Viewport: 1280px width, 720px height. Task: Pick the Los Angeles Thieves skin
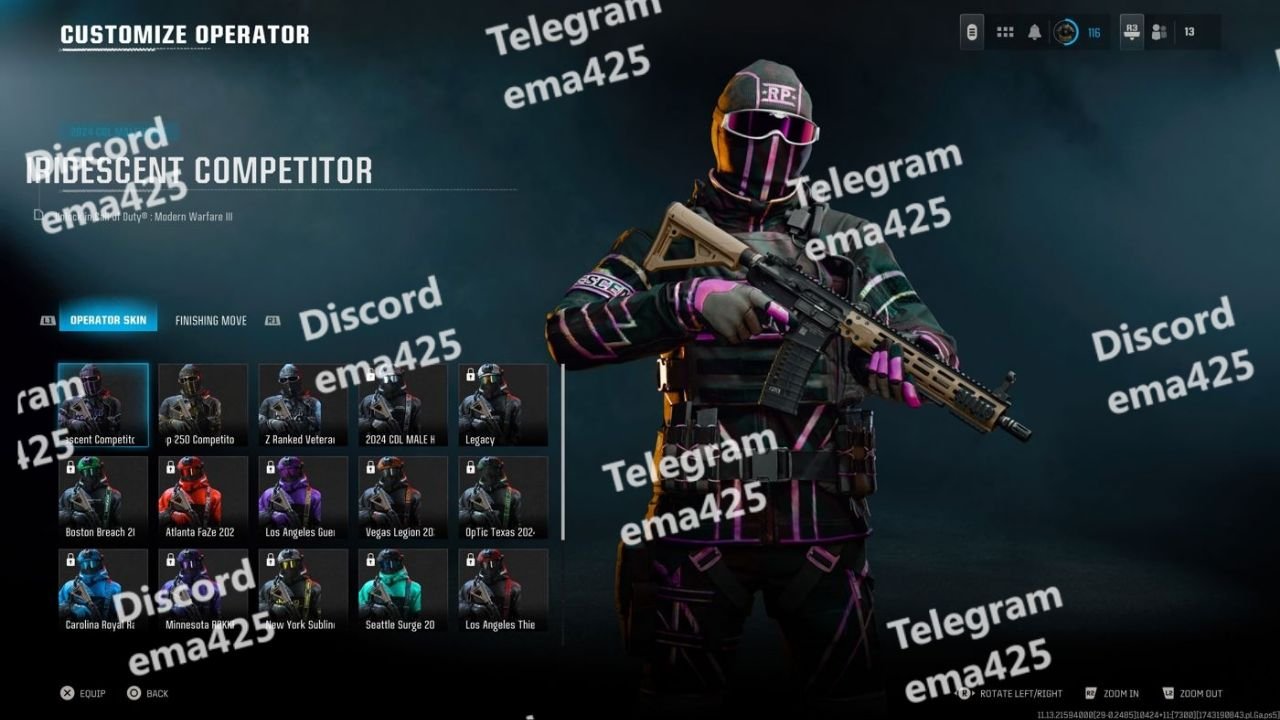point(503,590)
